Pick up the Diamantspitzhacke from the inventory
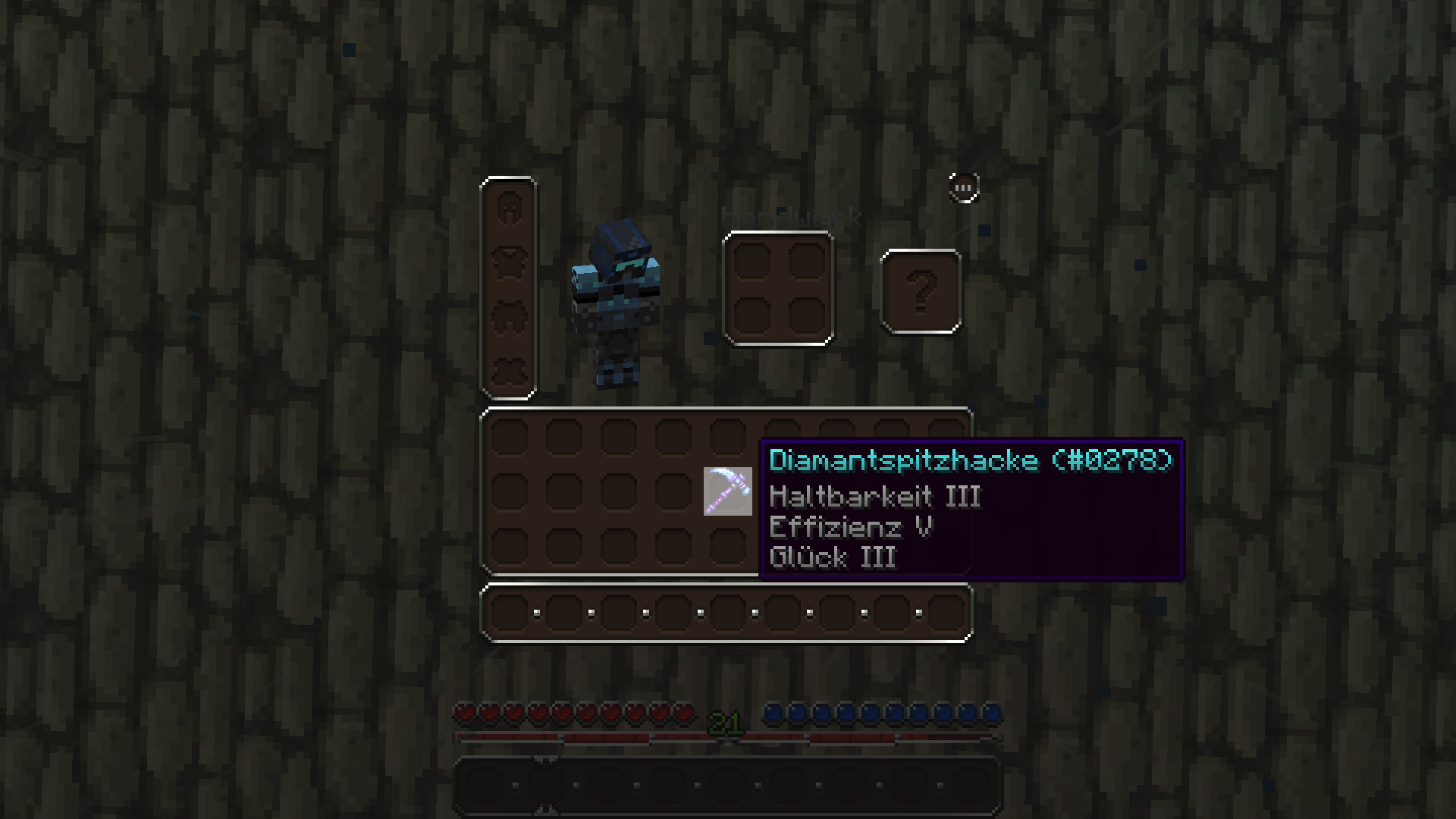 tap(727, 491)
